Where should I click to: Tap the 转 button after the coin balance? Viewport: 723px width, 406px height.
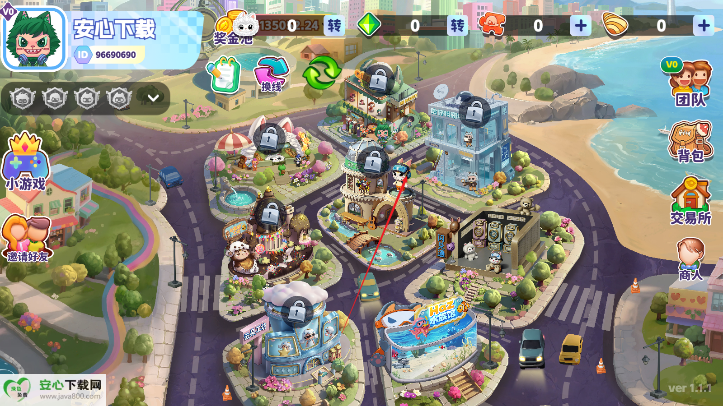coord(334,25)
